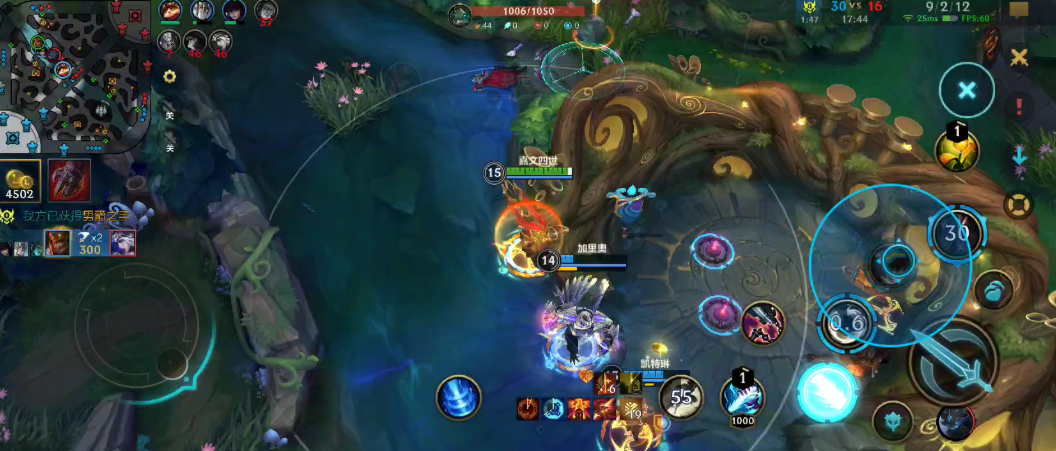The image size is (1056, 451).
Task: Tap the target-minions button beside the attack button
Action: point(892,420)
